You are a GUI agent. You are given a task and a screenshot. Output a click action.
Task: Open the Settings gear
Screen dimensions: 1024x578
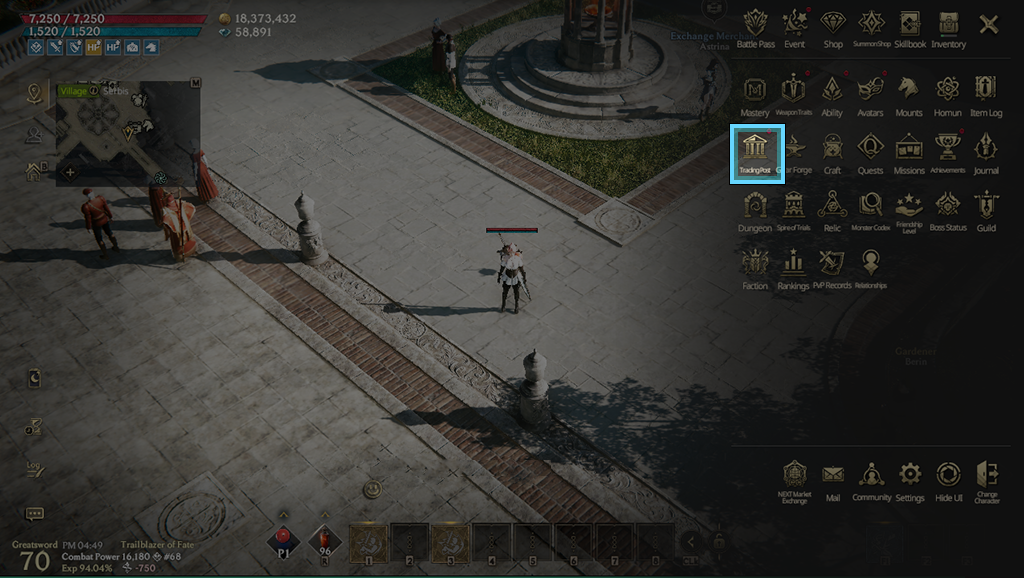coord(910,478)
